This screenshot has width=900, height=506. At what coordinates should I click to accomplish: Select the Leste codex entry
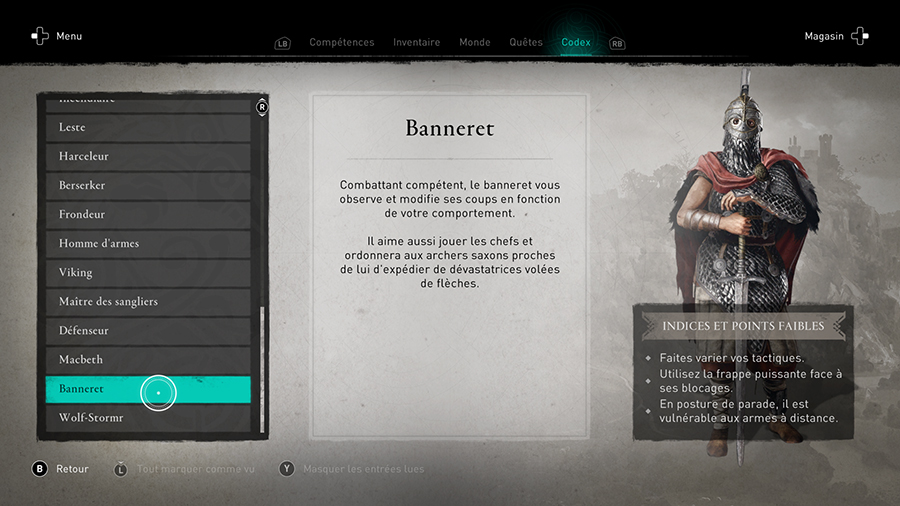coord(148,128)
